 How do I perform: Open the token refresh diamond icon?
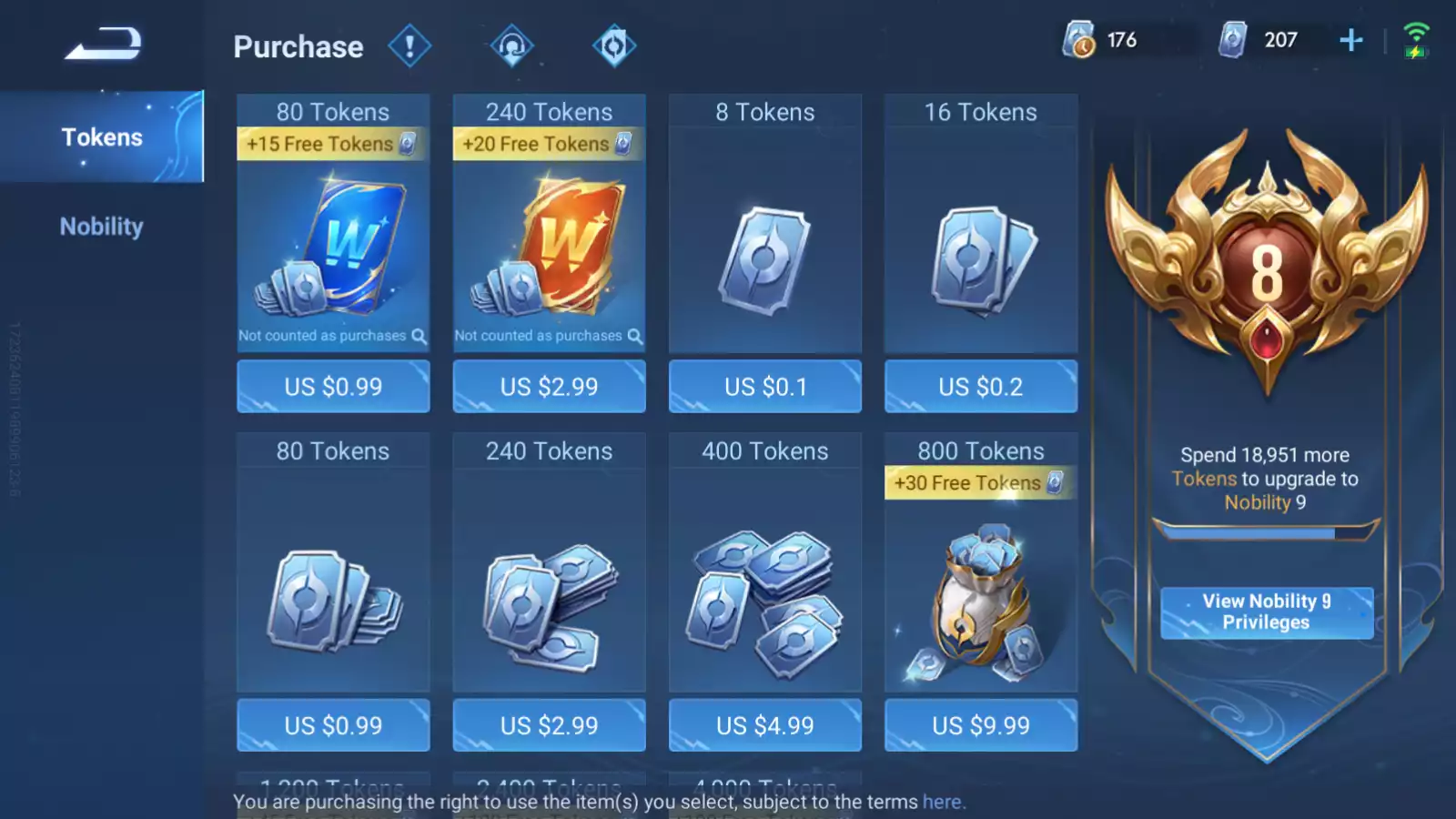(x=614, y=46)
